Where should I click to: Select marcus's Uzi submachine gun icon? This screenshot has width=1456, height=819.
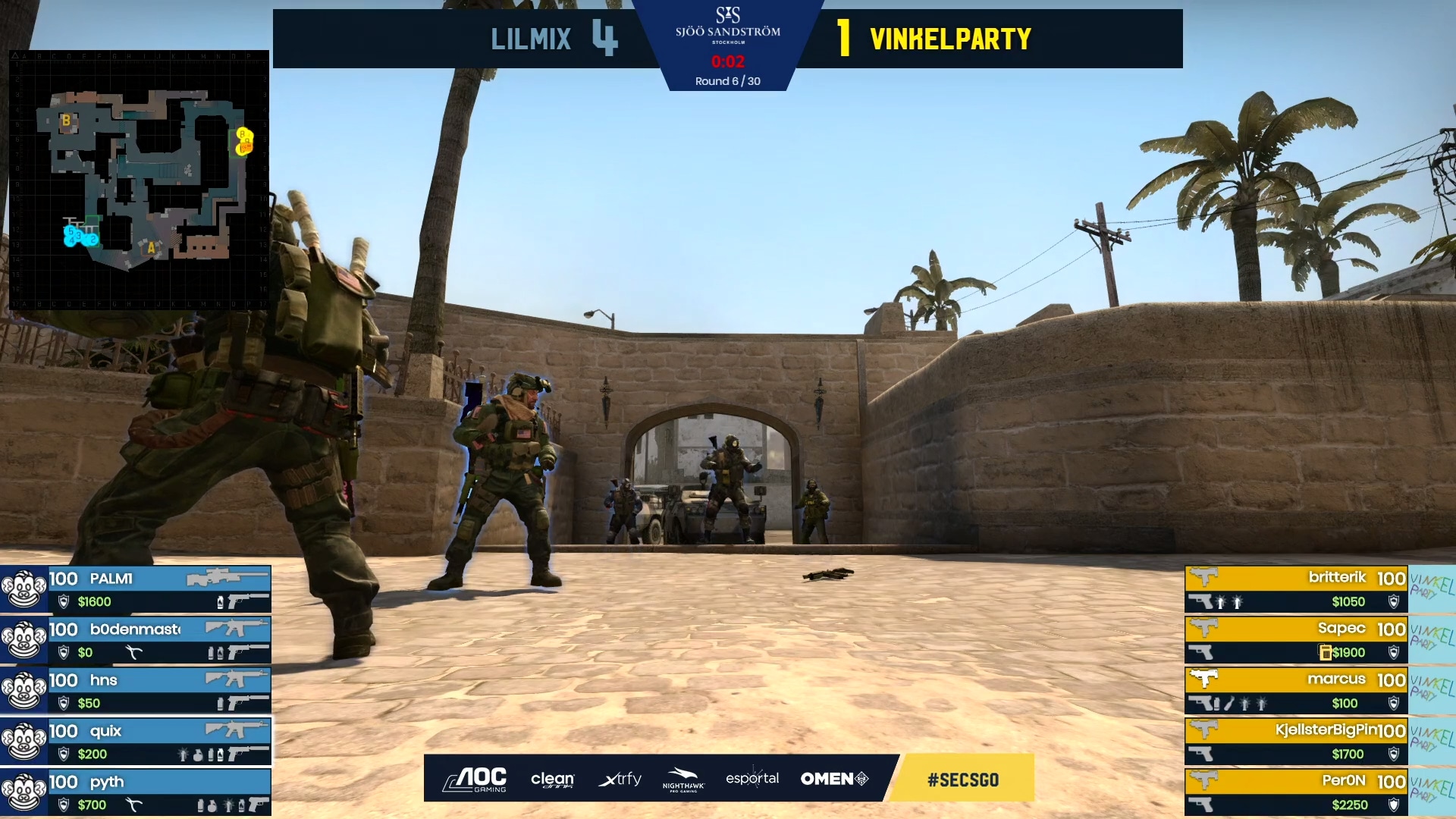(1204, 678)
